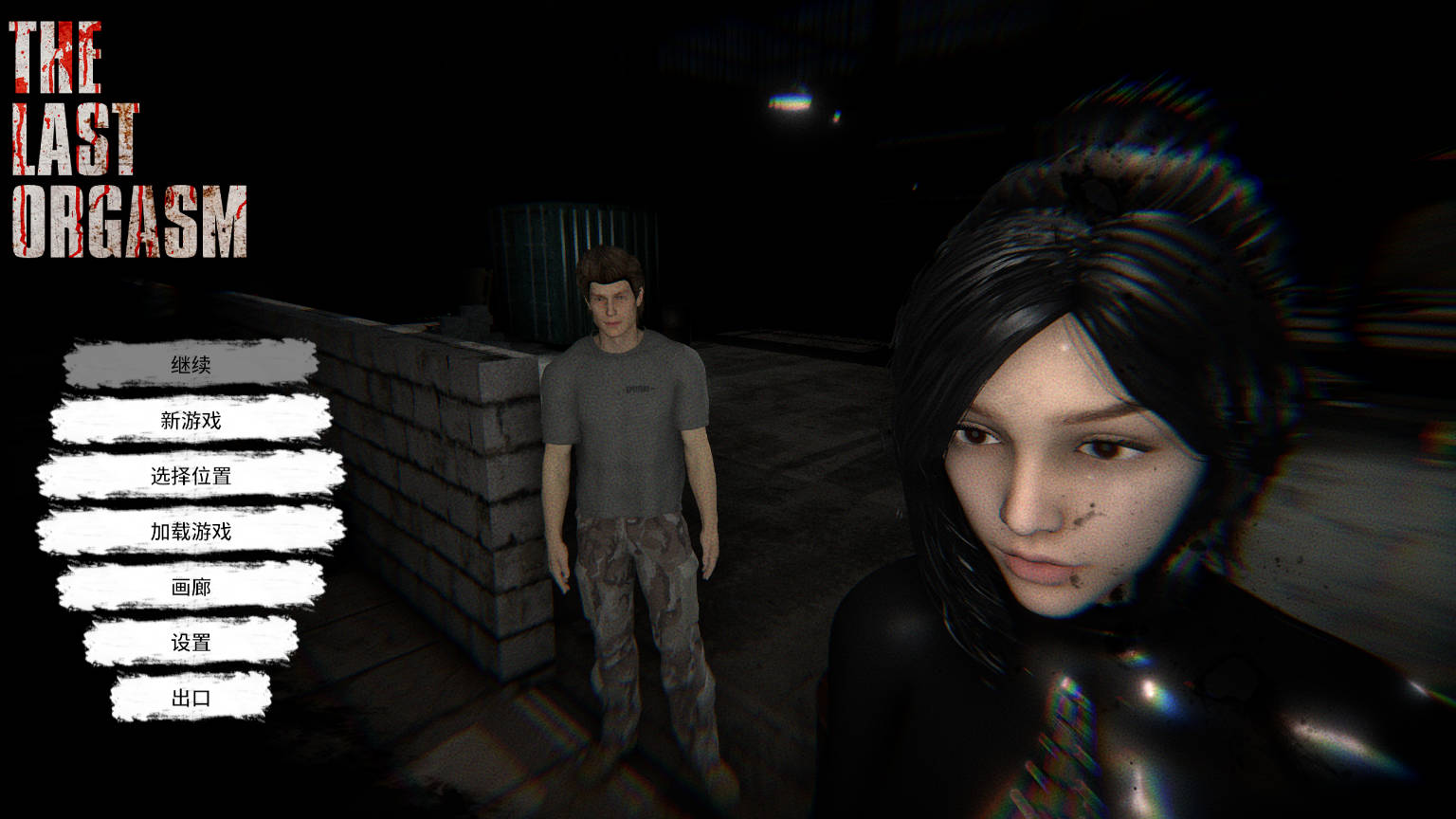1456x819 pixels.
Task: Open the 设置 settings menu
Action: tap(191, 643)
